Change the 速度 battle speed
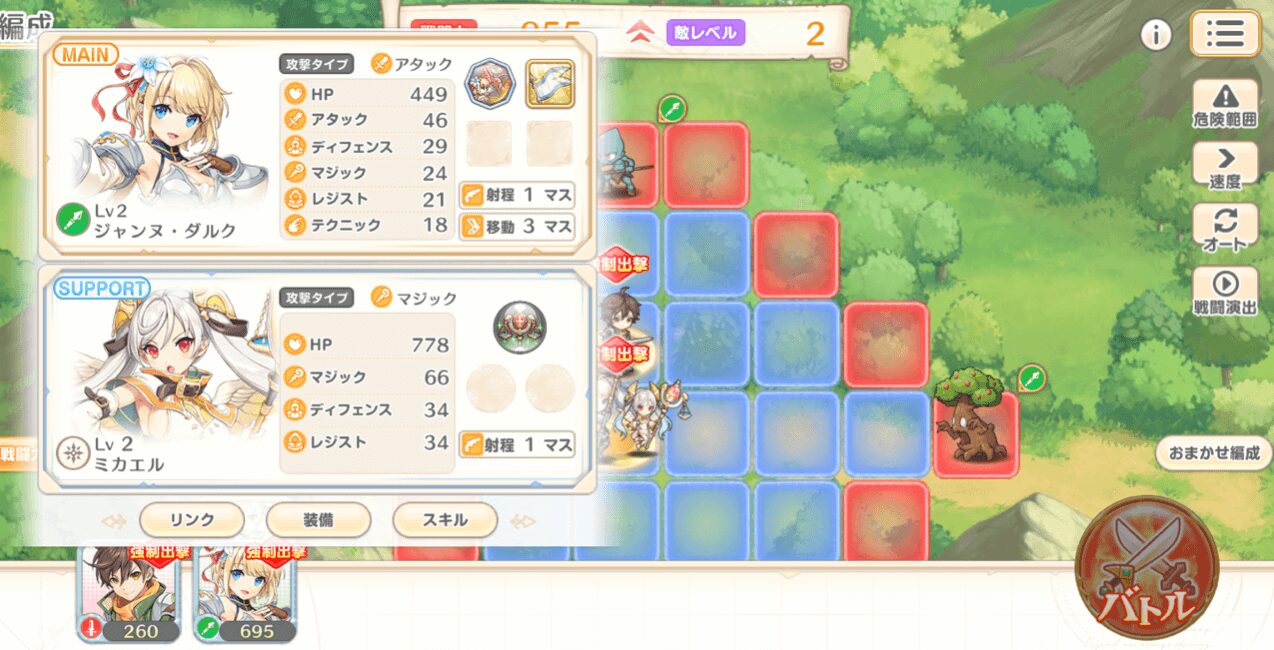The image size is (1274, 650). click(1225, 167)
